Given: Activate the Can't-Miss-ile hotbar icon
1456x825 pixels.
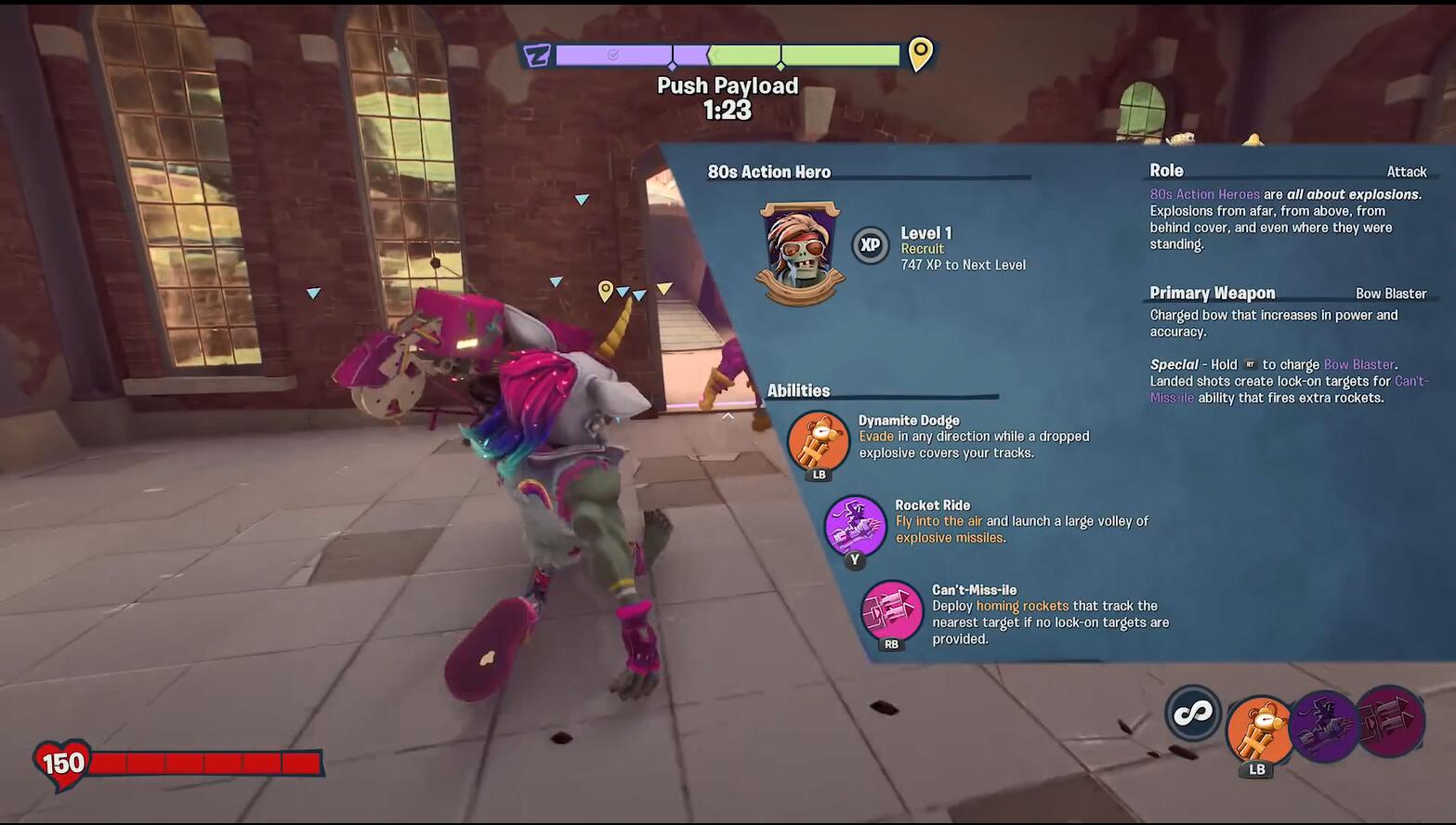Looking at the screenshot, I should [1390, 720].
